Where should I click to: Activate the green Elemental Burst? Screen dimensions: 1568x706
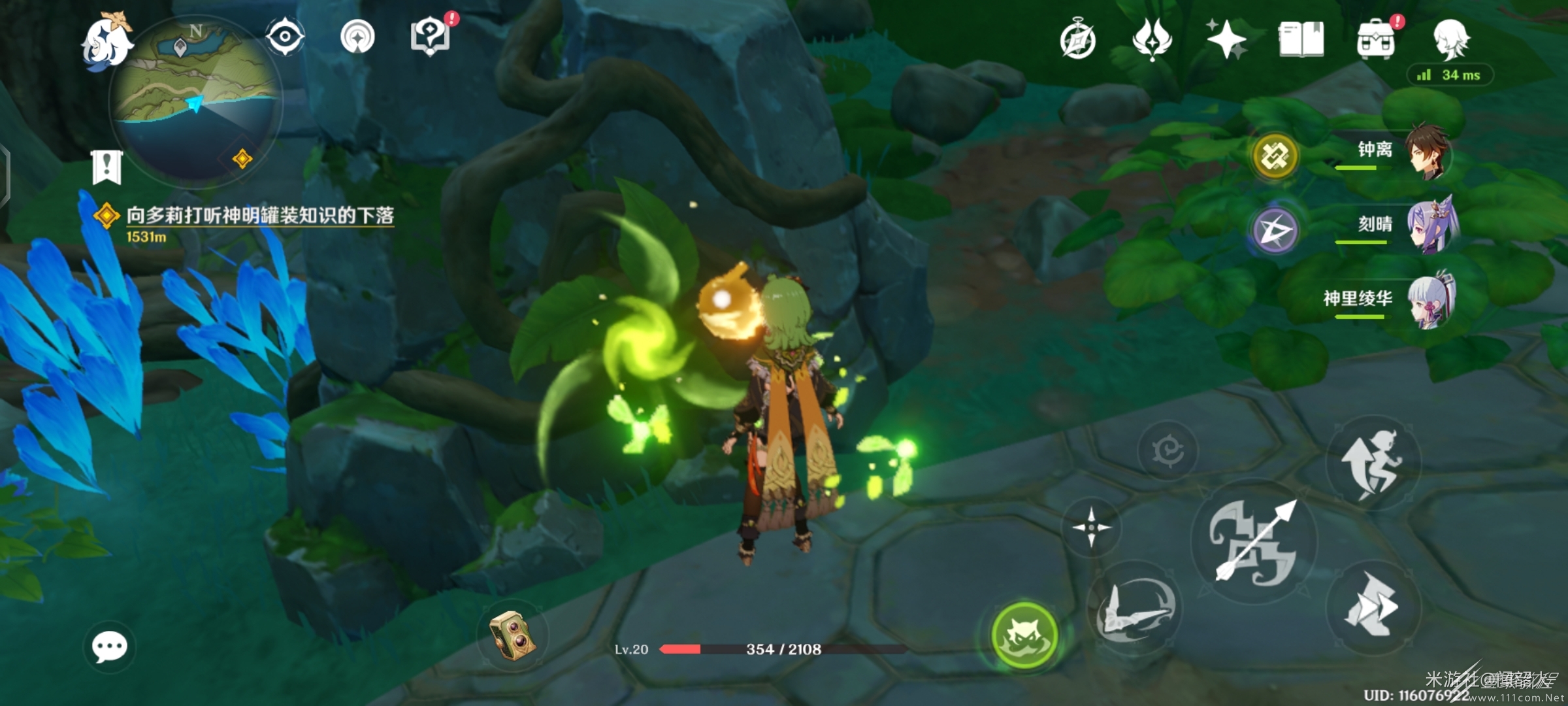pyautogui.click(x=1024, y=635)
